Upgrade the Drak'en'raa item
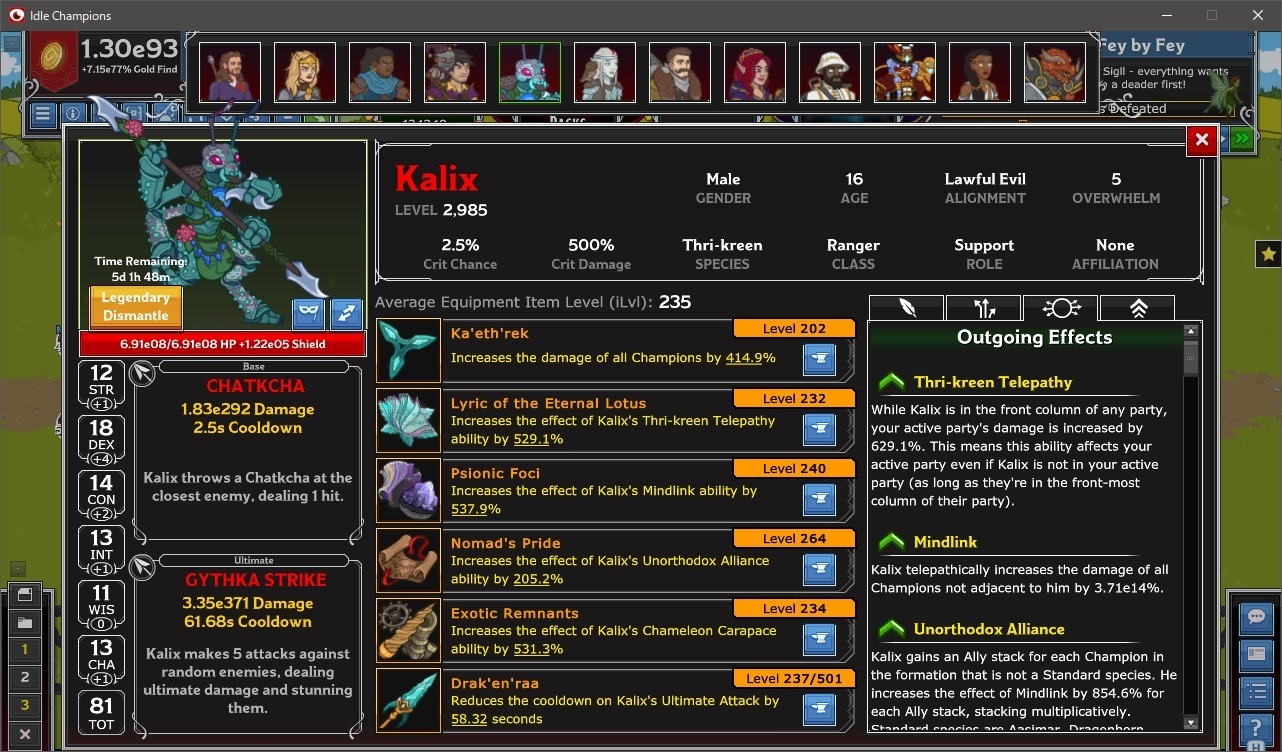1282x752 pixels. [x=819, y=709]
